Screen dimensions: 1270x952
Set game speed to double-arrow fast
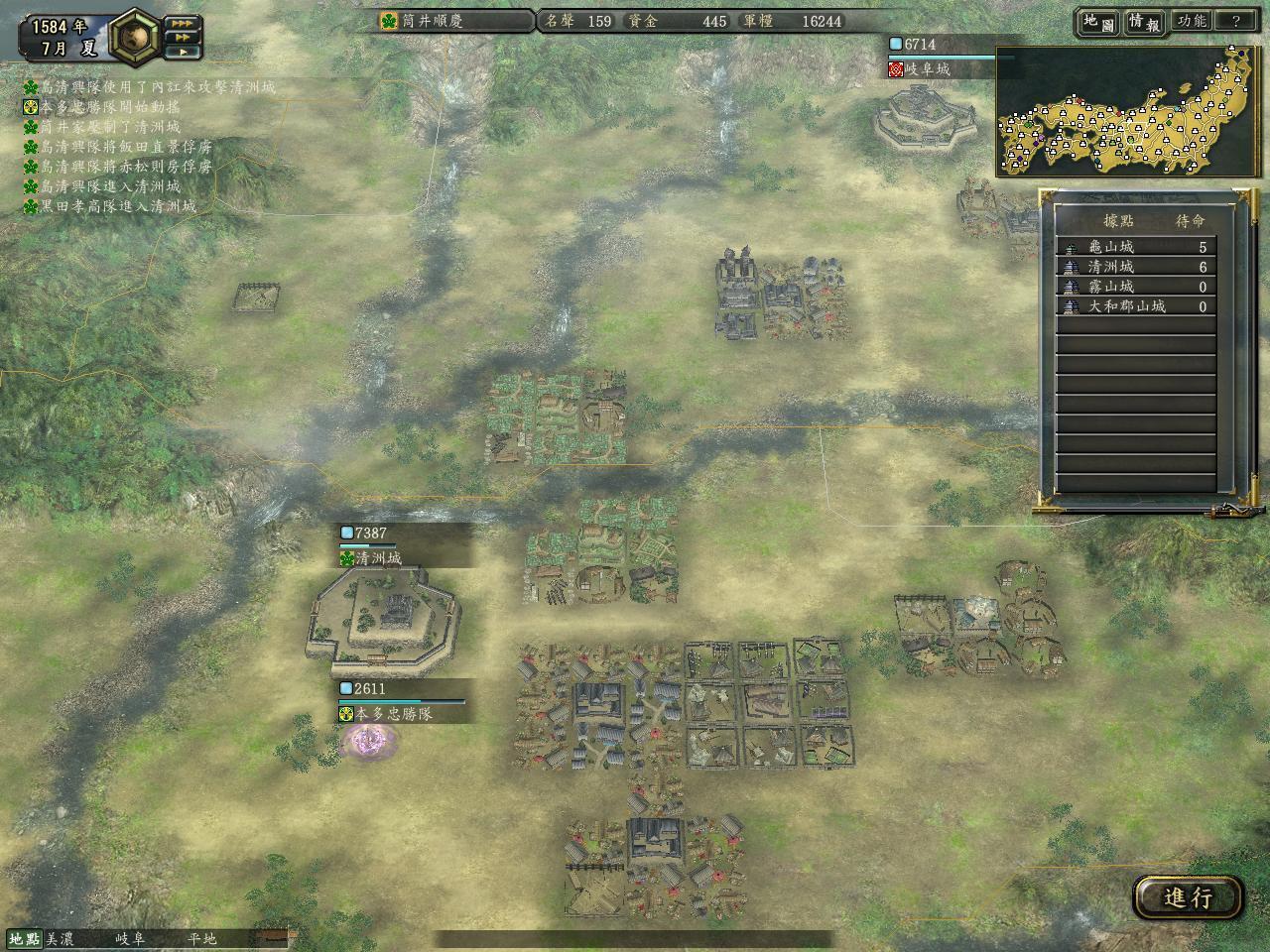pos(183,37)
